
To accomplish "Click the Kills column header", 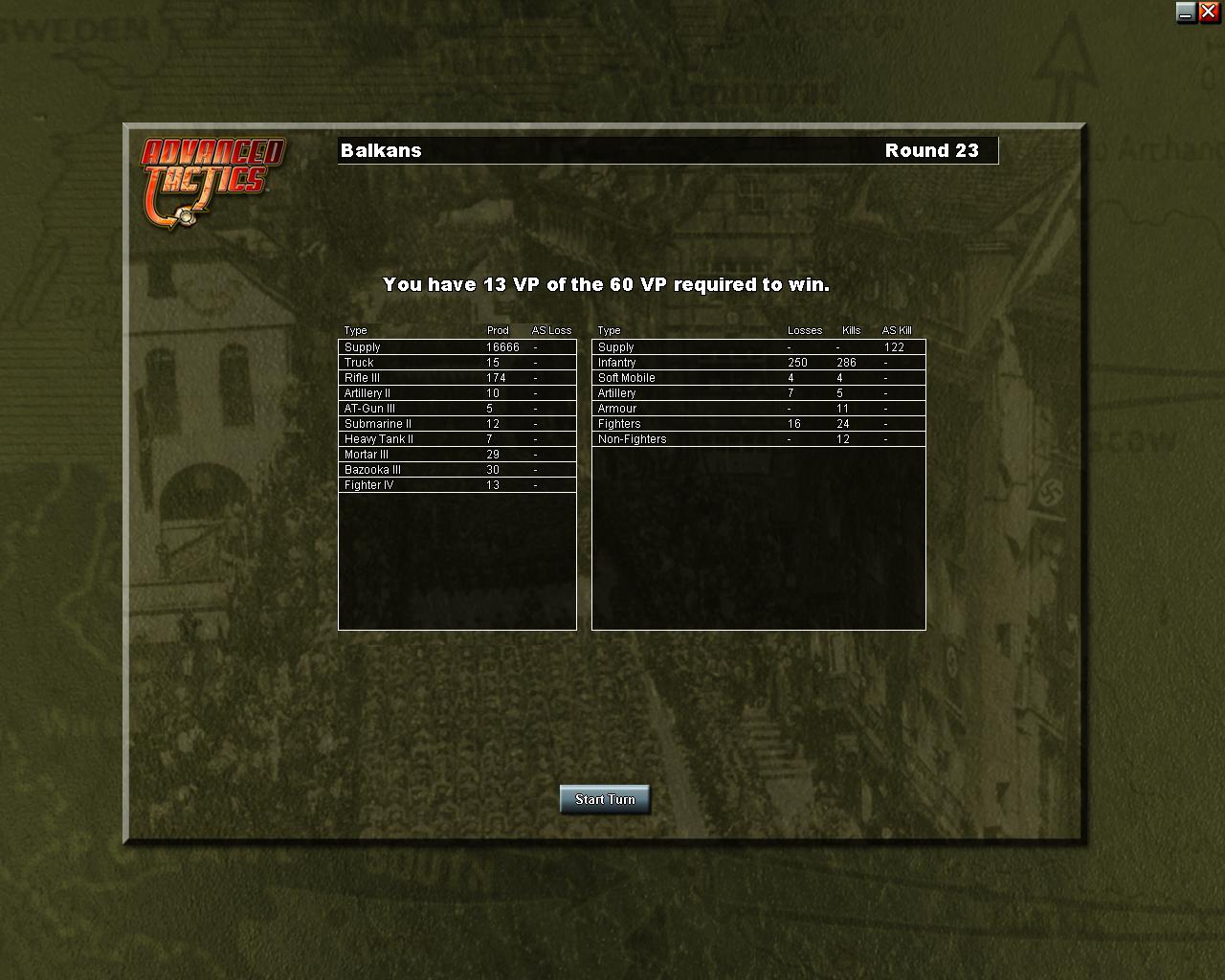I will [851, 330].
